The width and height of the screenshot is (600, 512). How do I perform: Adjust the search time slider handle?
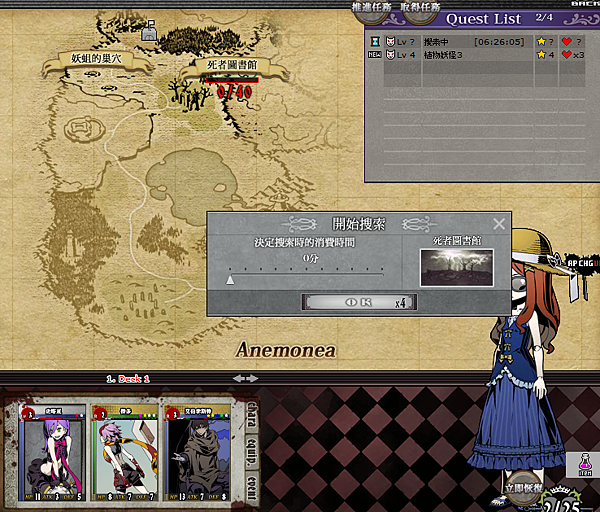pyautogui.click(x=230, y=280)
